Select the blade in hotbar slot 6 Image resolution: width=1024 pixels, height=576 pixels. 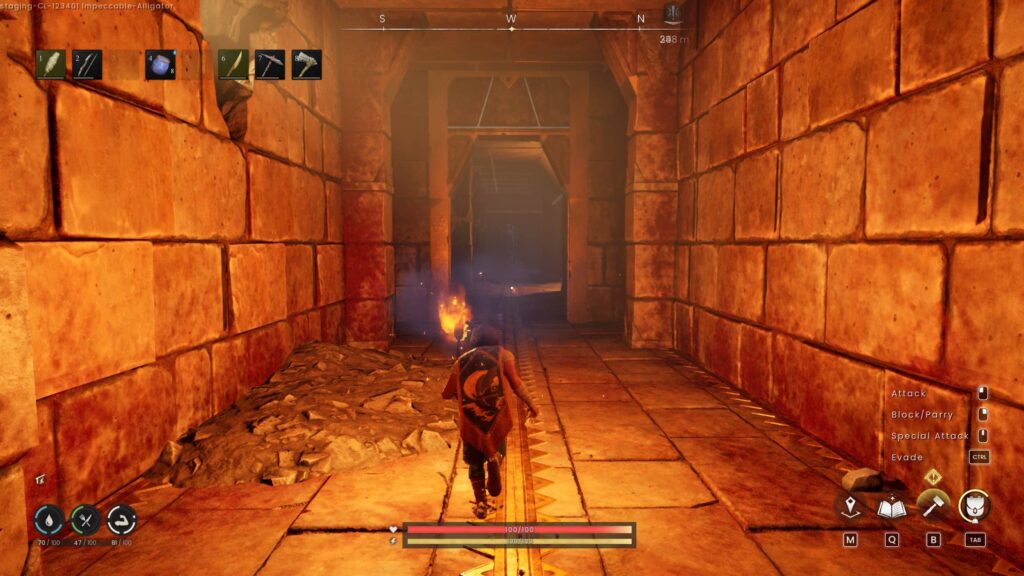click(233, 65)
